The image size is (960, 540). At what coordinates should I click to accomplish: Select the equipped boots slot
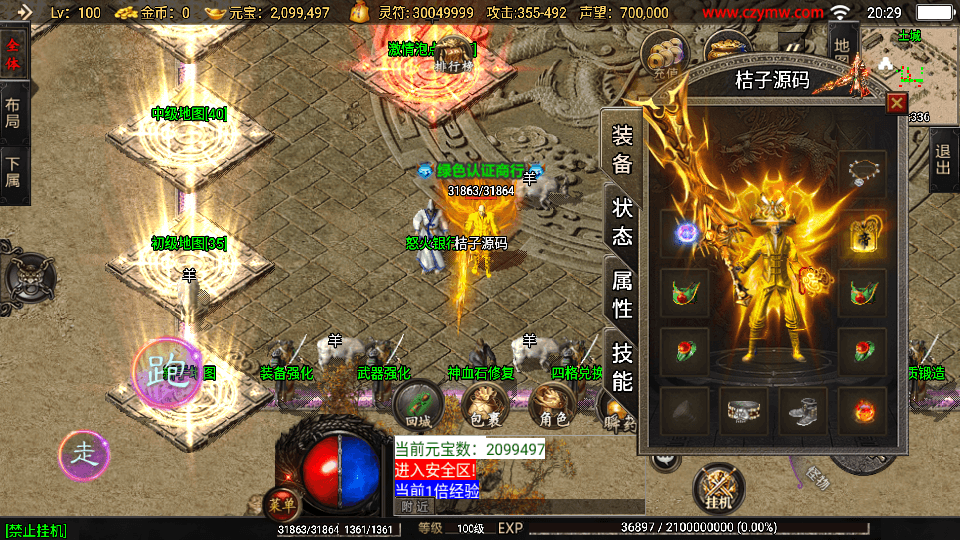803,409
